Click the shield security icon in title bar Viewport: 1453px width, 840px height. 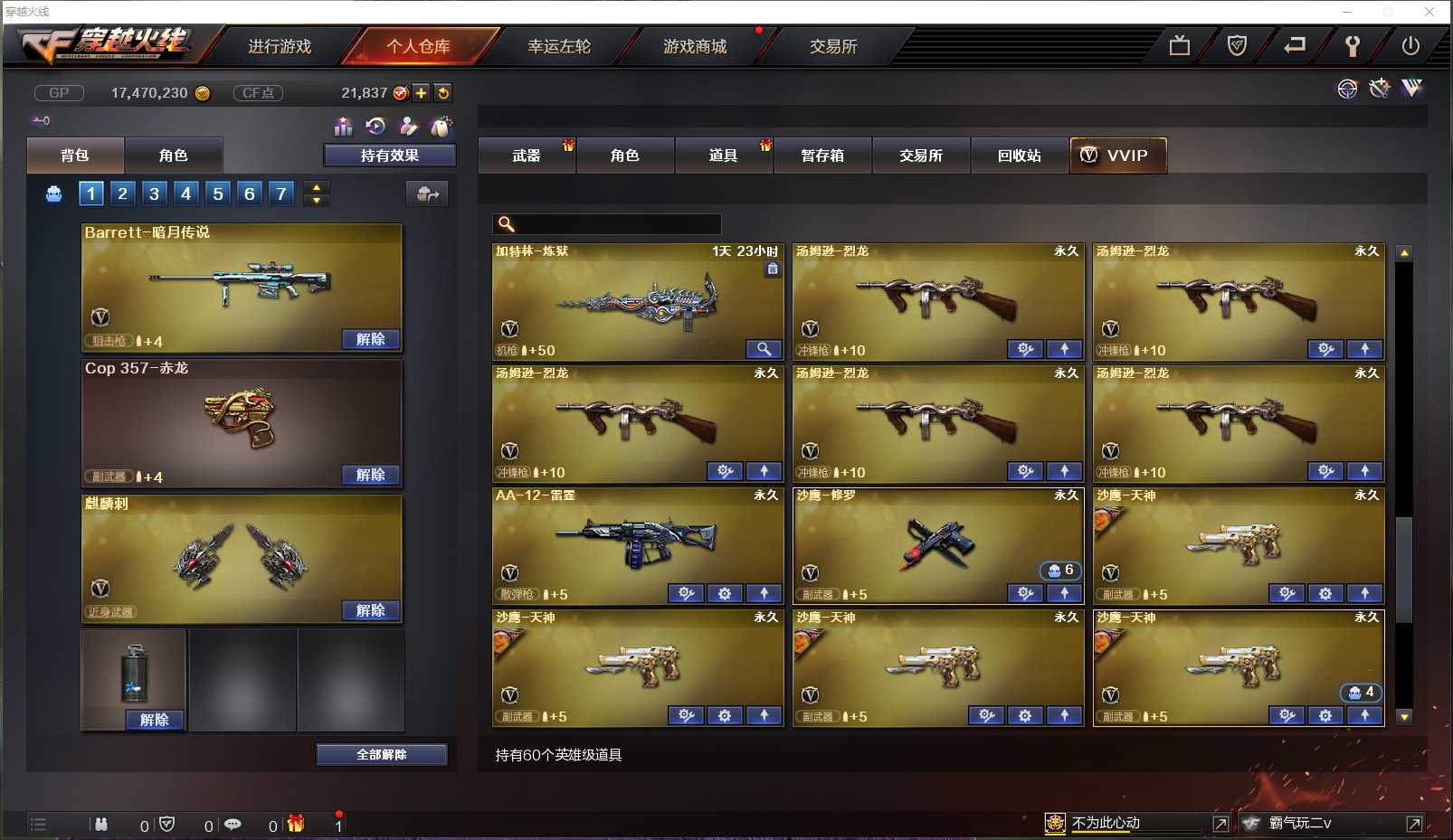coord(1237,44)
